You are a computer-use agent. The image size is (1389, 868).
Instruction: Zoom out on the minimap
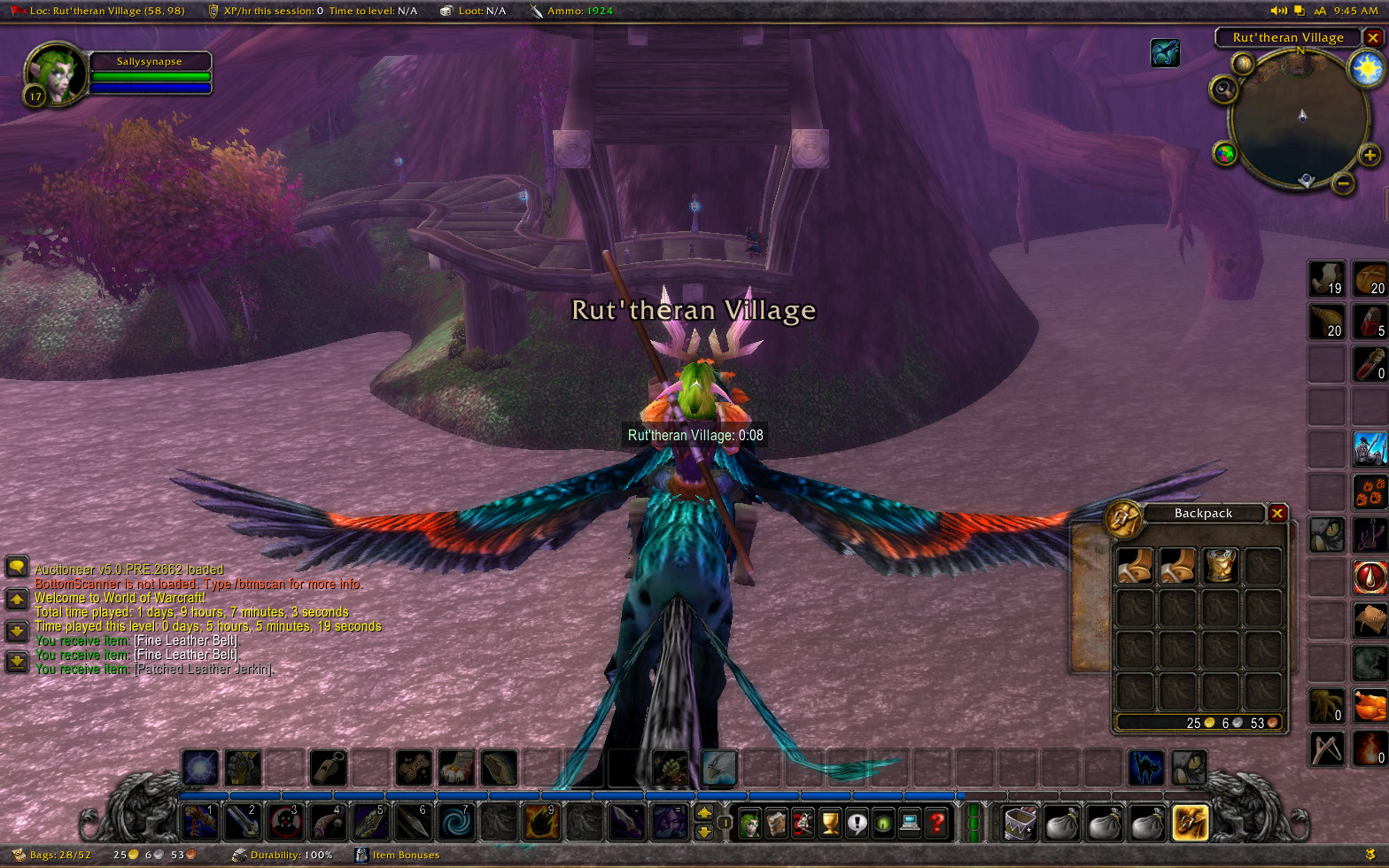(1344, 183)
